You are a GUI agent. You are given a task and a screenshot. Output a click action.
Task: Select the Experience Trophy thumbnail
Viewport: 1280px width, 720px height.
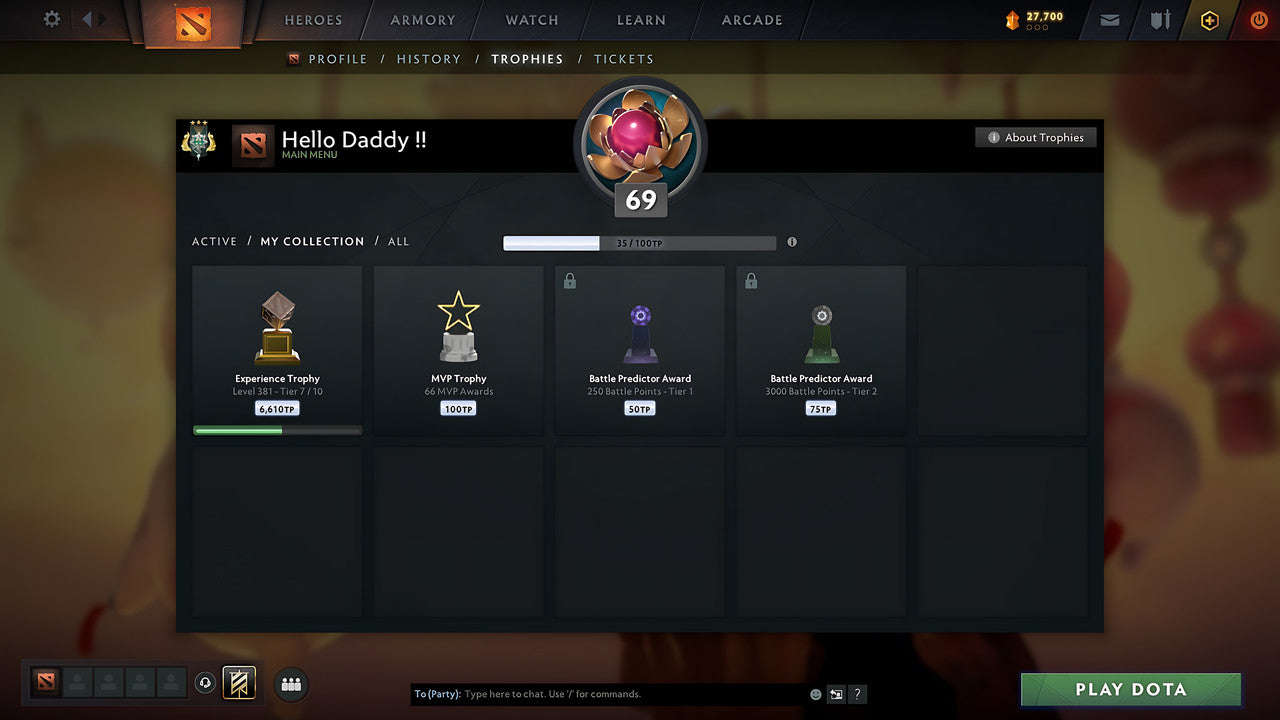coord(277,330)
